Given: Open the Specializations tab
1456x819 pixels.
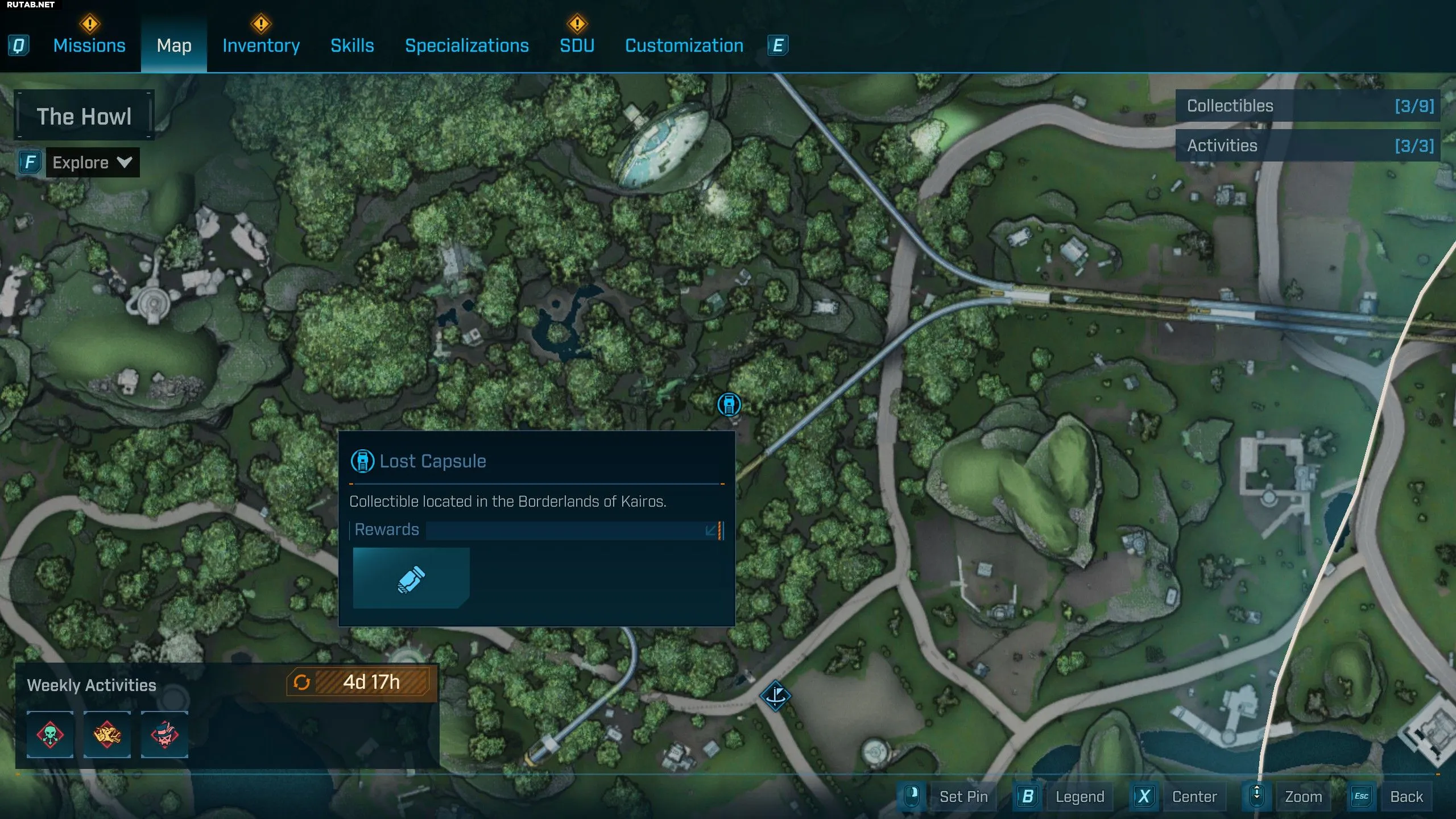Looking at the screenshot, I should point(467,45).
